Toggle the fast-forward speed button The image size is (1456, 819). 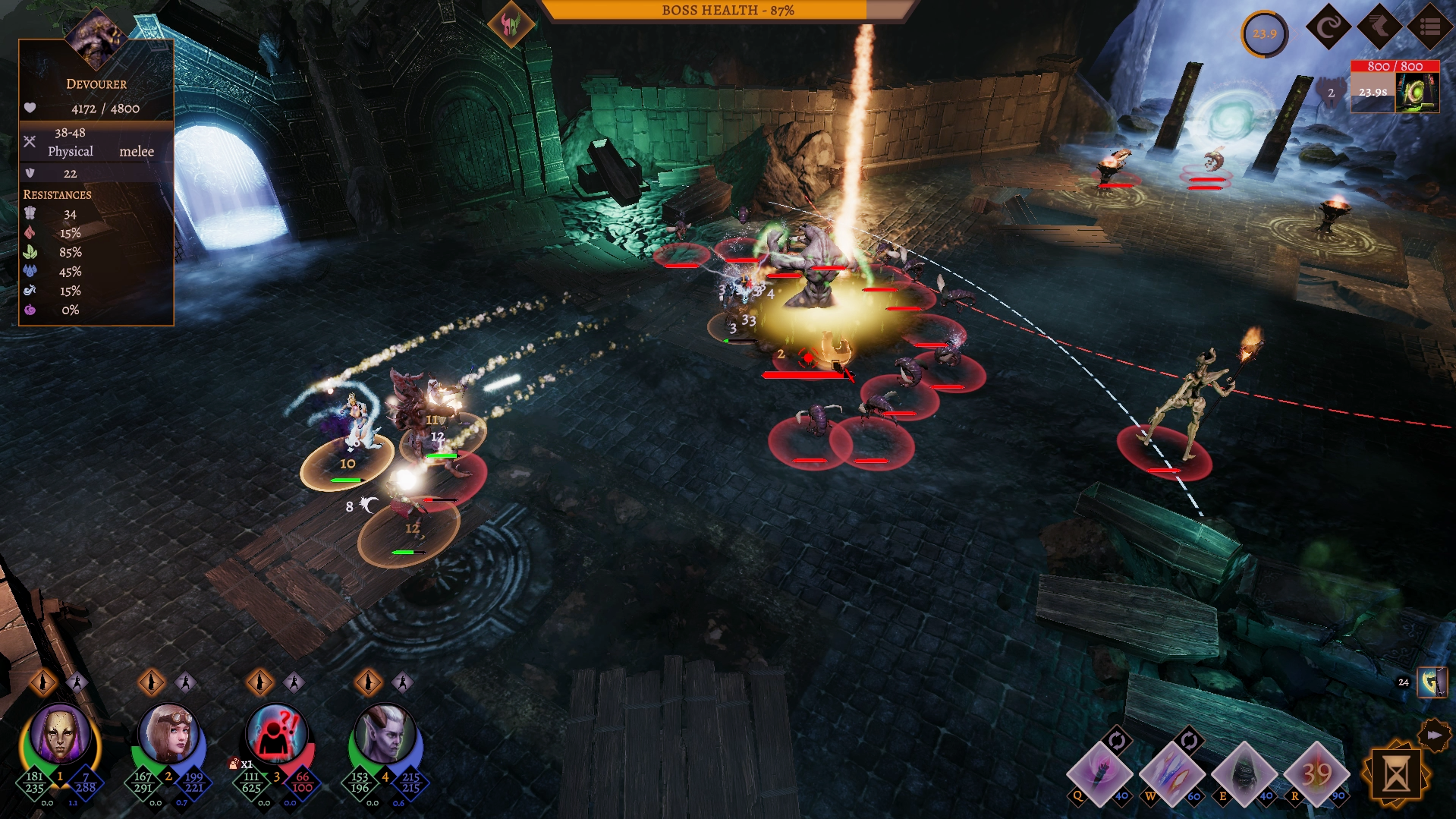point(1433,735)
